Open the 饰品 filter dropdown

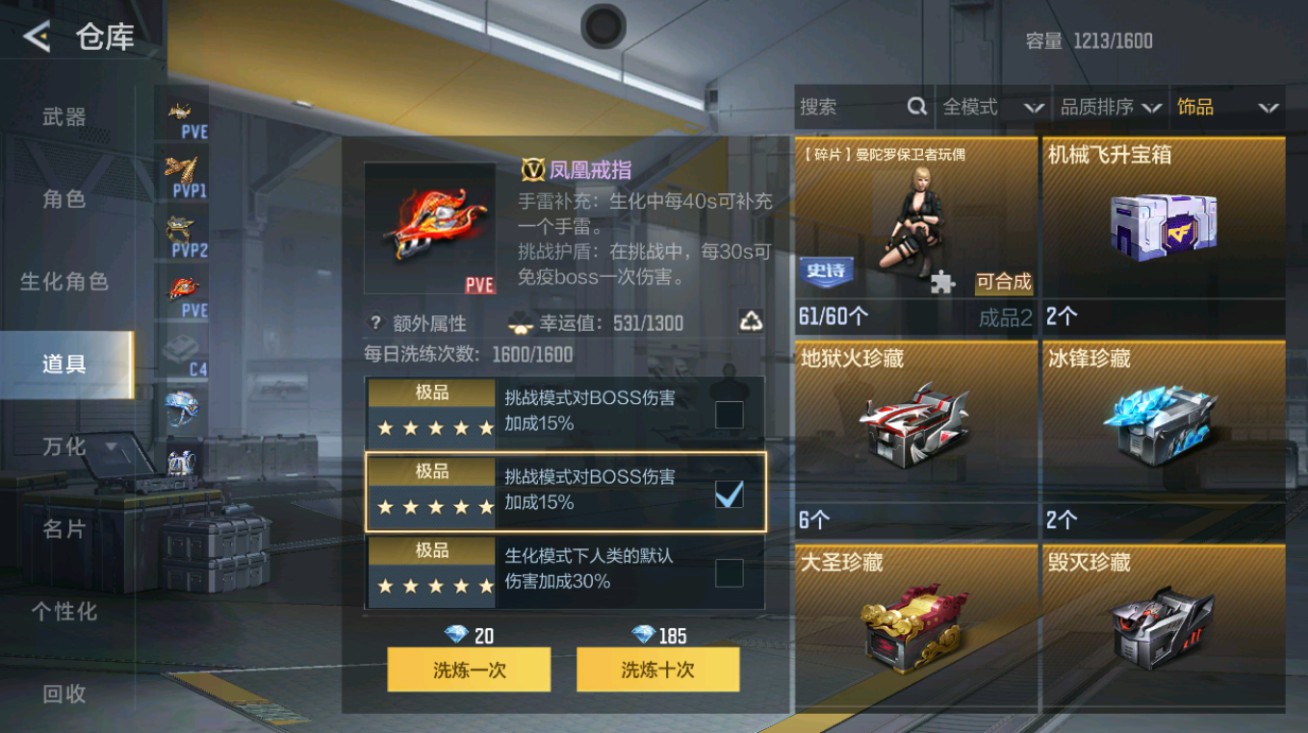point(1227,107)
